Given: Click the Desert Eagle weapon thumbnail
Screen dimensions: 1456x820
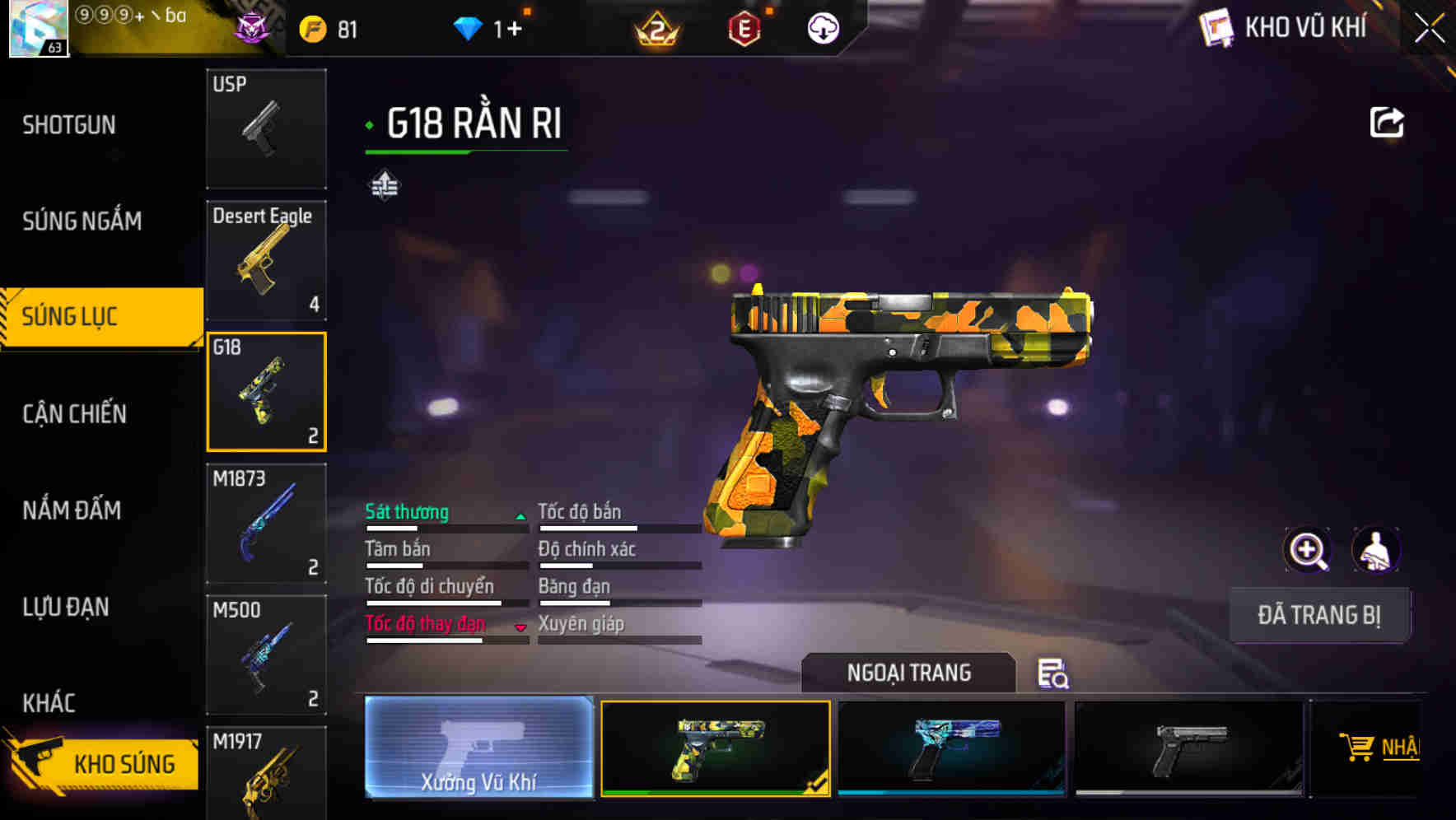Looking at the screenshot, I should tap(266, 259).
